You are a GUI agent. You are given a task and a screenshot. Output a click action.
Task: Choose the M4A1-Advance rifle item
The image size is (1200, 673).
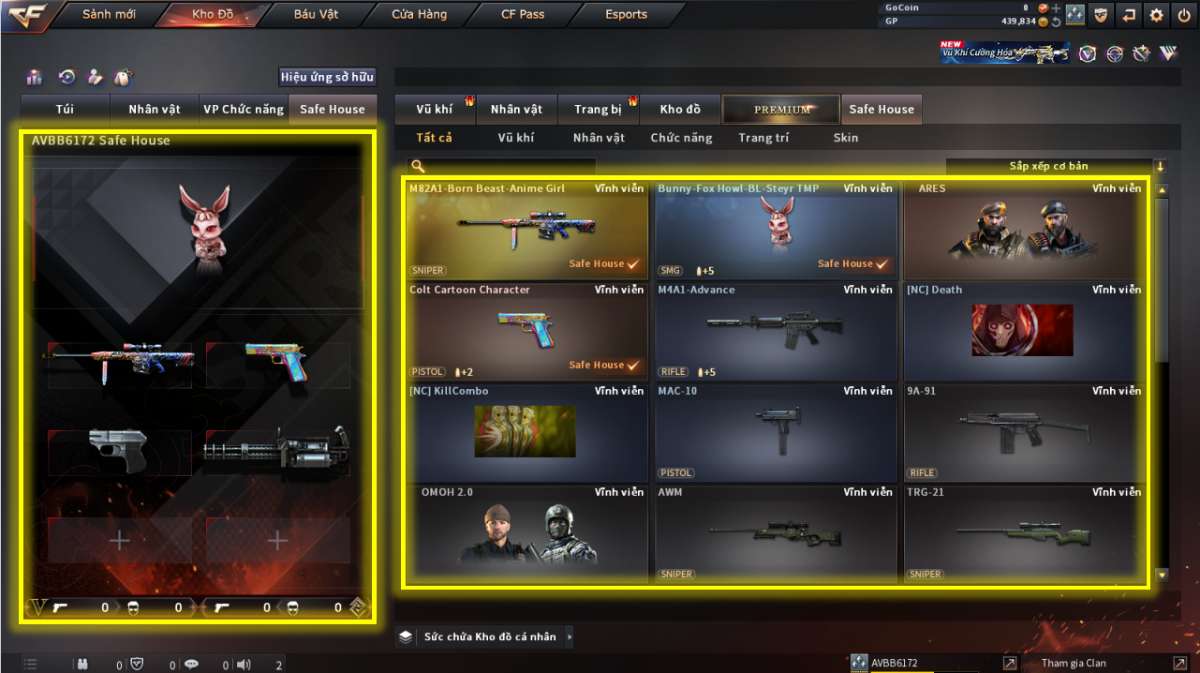click(x=775, y=331)
